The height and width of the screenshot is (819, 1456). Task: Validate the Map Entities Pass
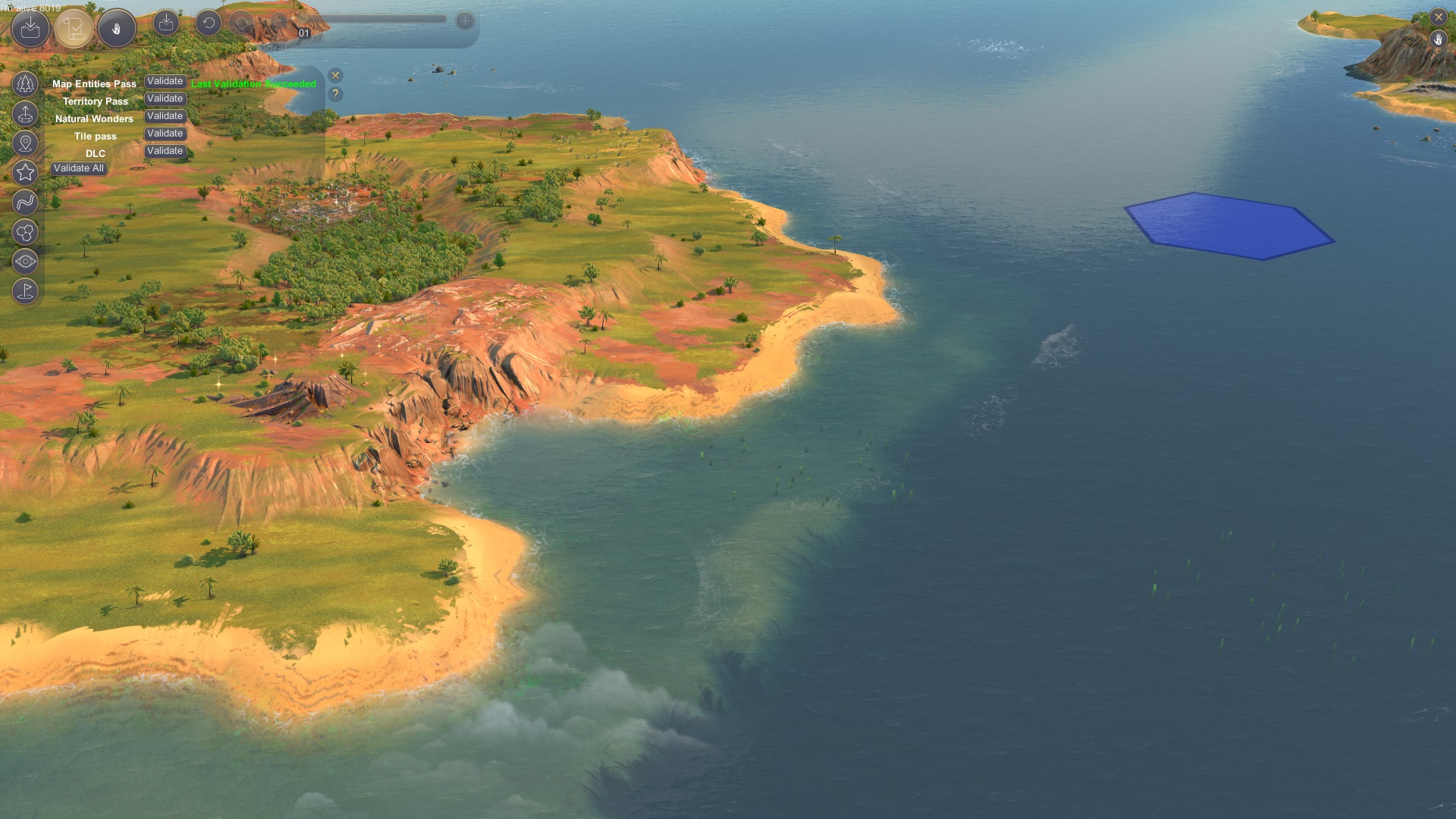coord(165,81)
